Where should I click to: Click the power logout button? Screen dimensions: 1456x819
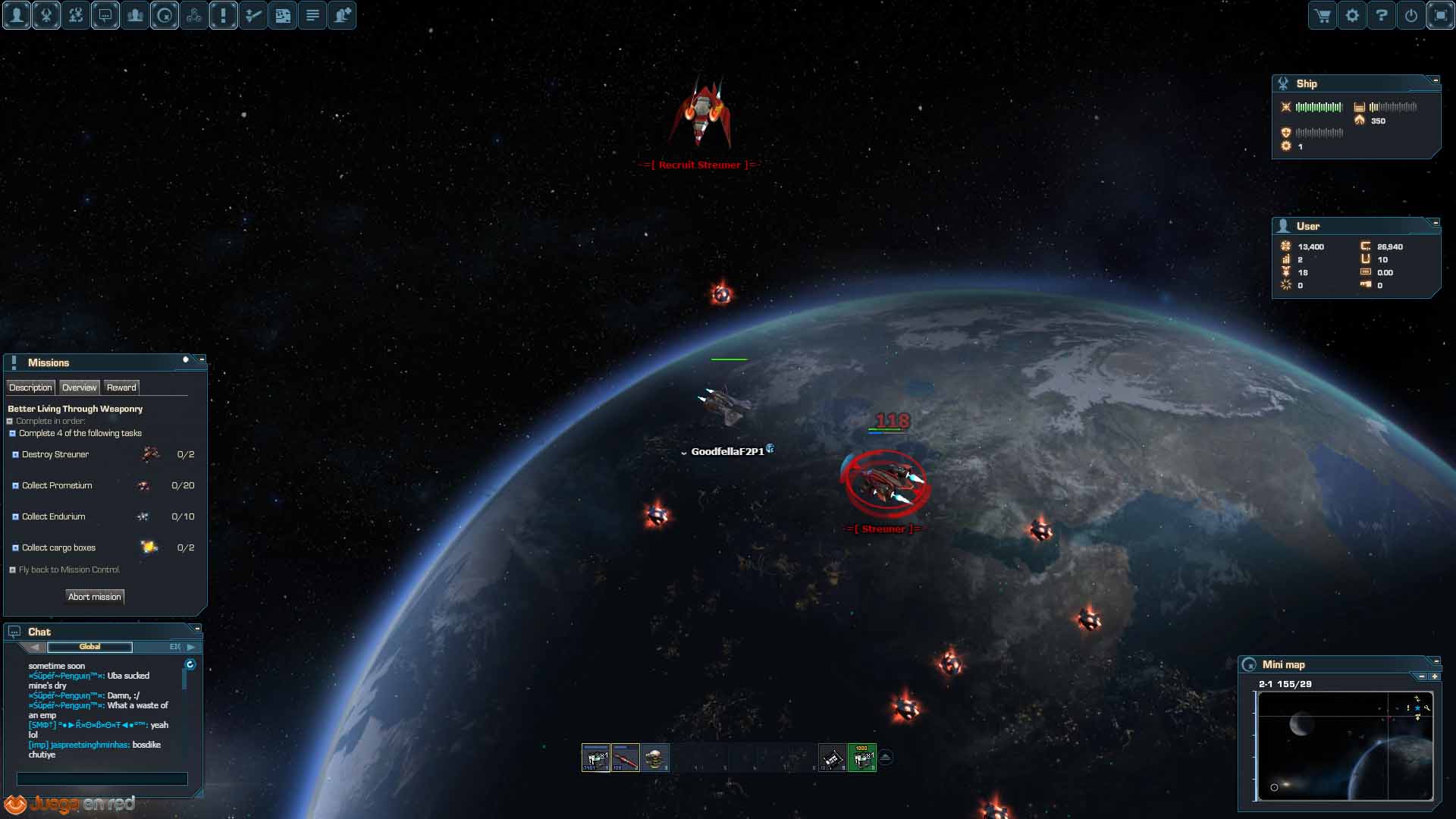click(x=1411, y=15)
